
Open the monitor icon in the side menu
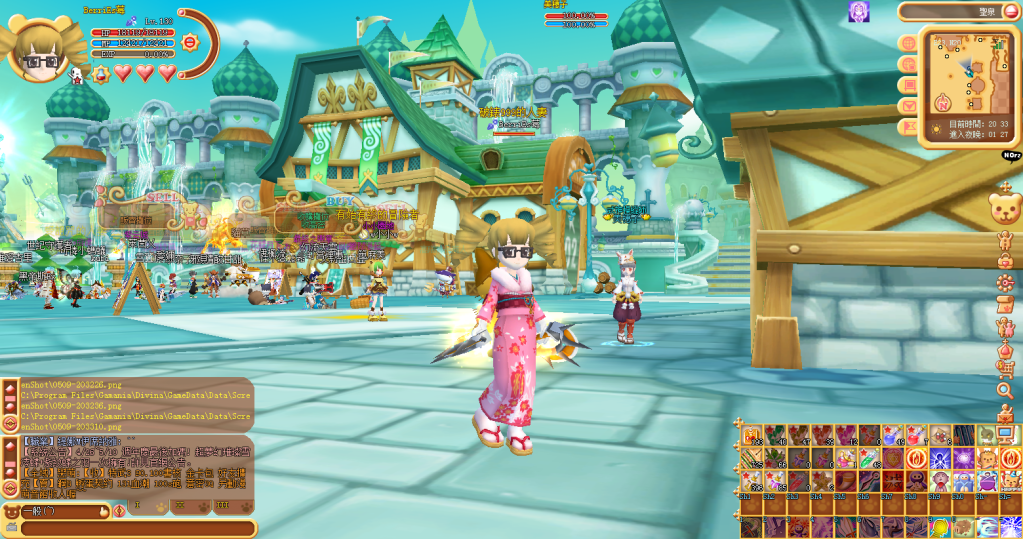1005,433
